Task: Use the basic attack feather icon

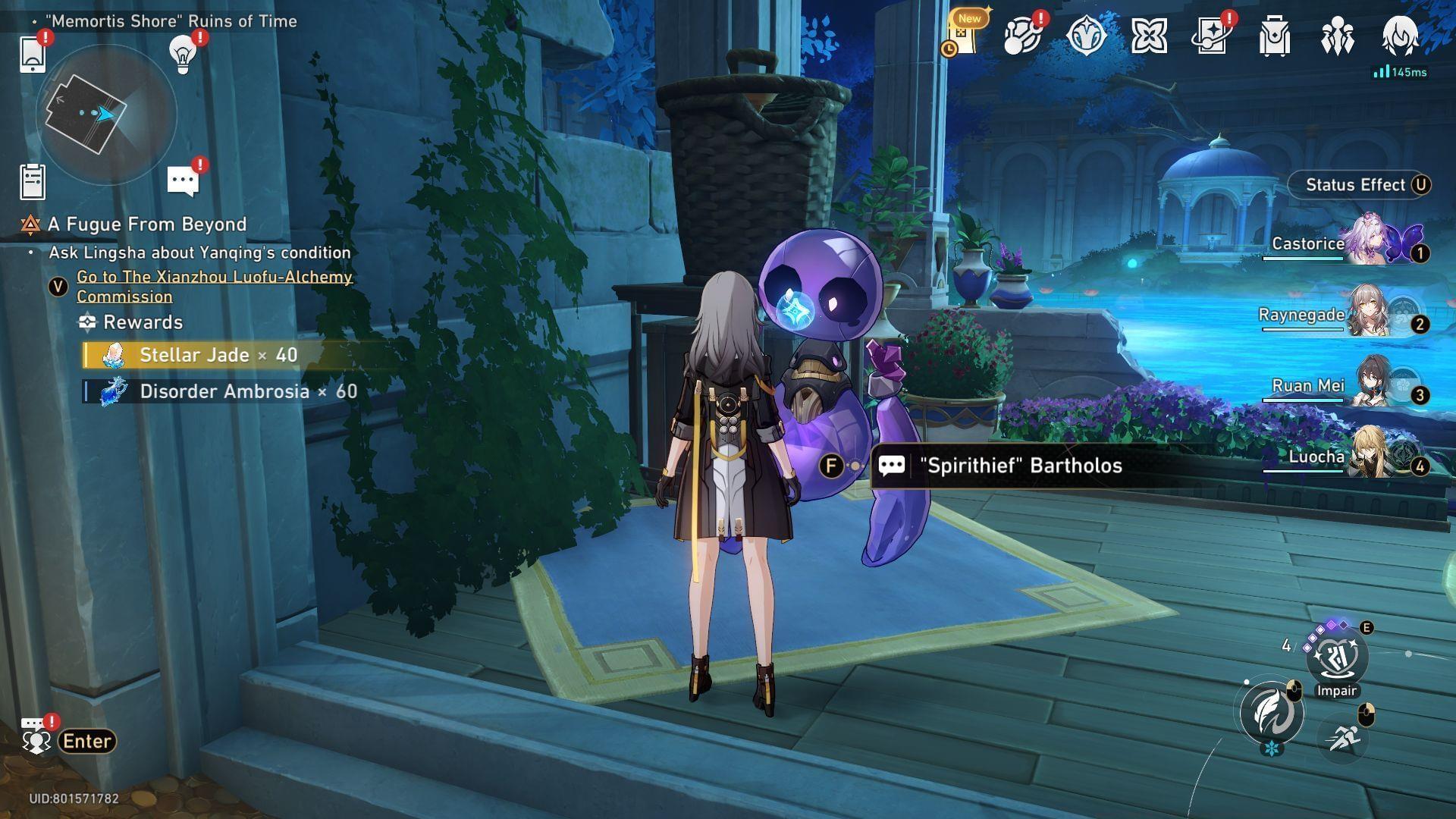Action: pyautogui.click(x=1272, y=713)
